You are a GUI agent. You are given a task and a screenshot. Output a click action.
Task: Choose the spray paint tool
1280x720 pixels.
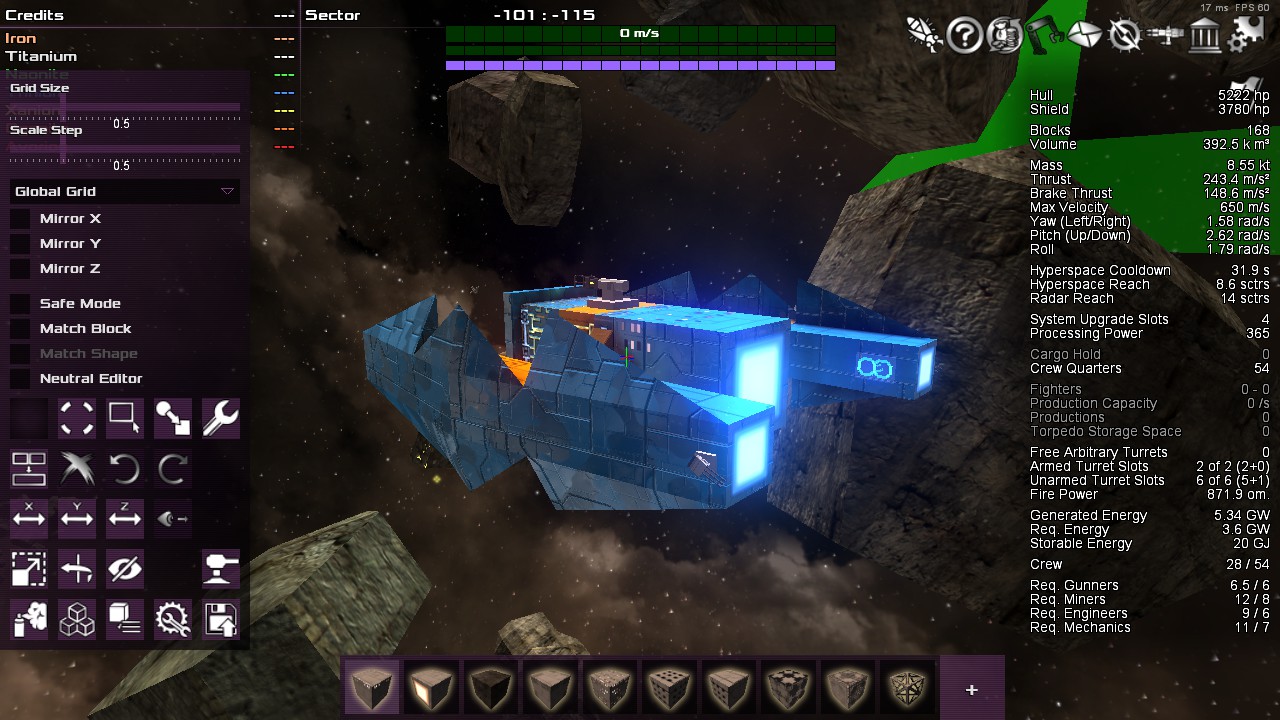29,619
